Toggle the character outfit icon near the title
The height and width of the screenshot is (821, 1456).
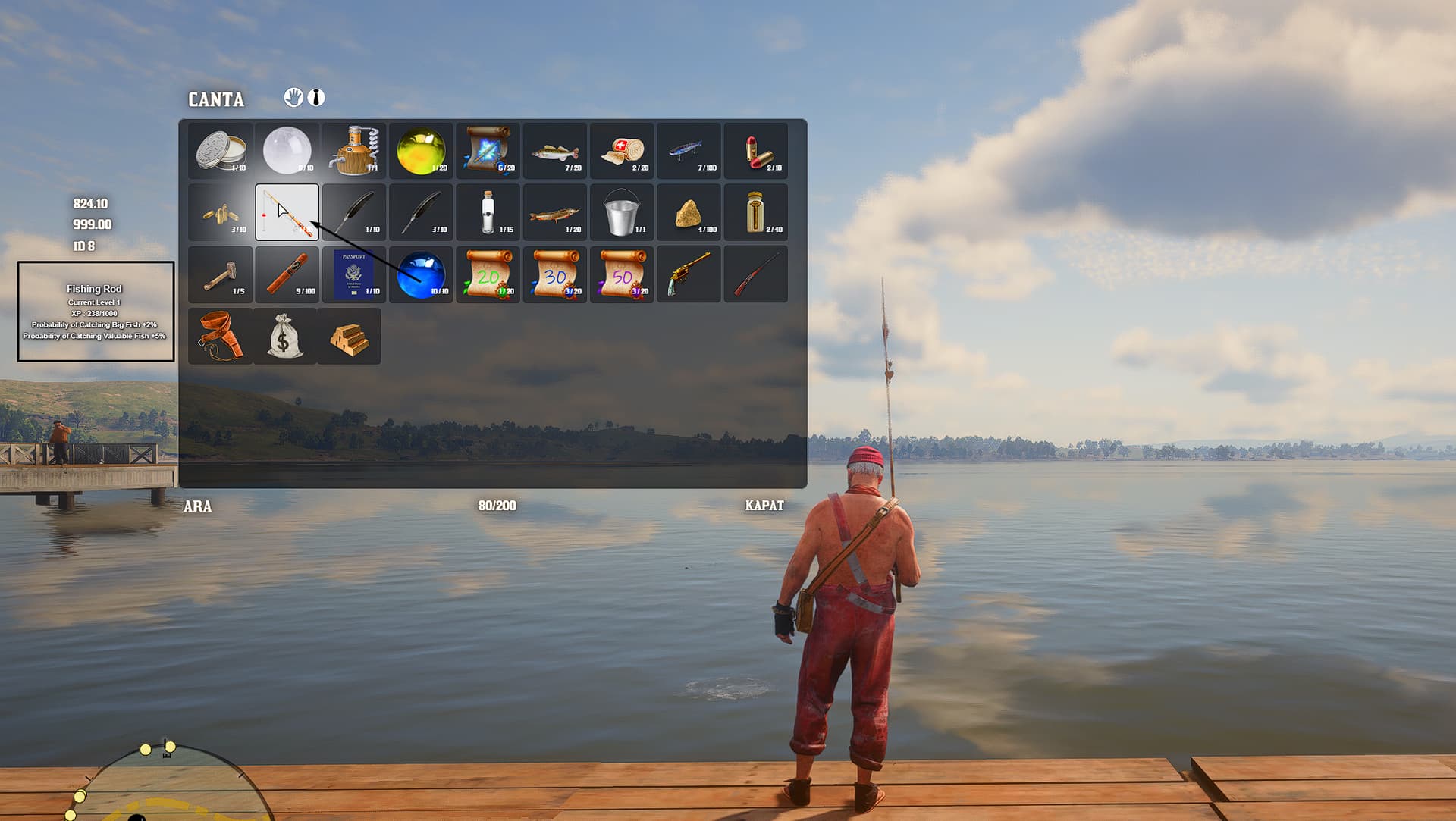[x=315, y=97]
